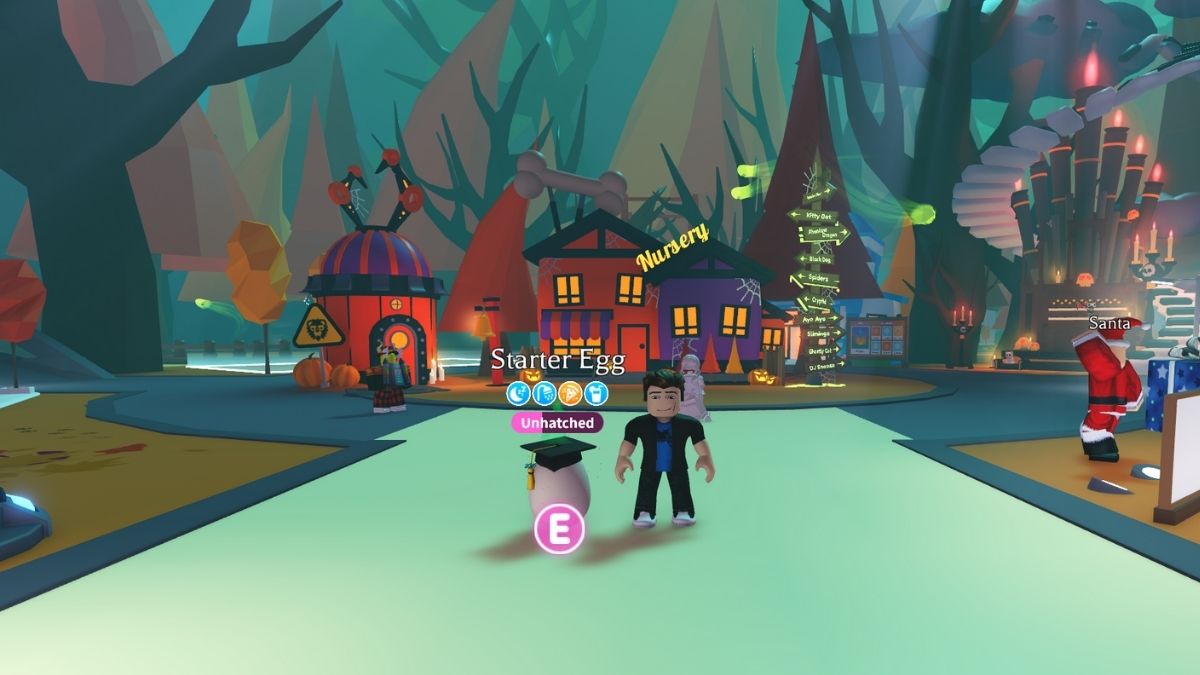Image resolution: width=1200 pixels, height=675 pixels.
Task: Click the sleepy moon need icon
Action: (x=519, y=393)
